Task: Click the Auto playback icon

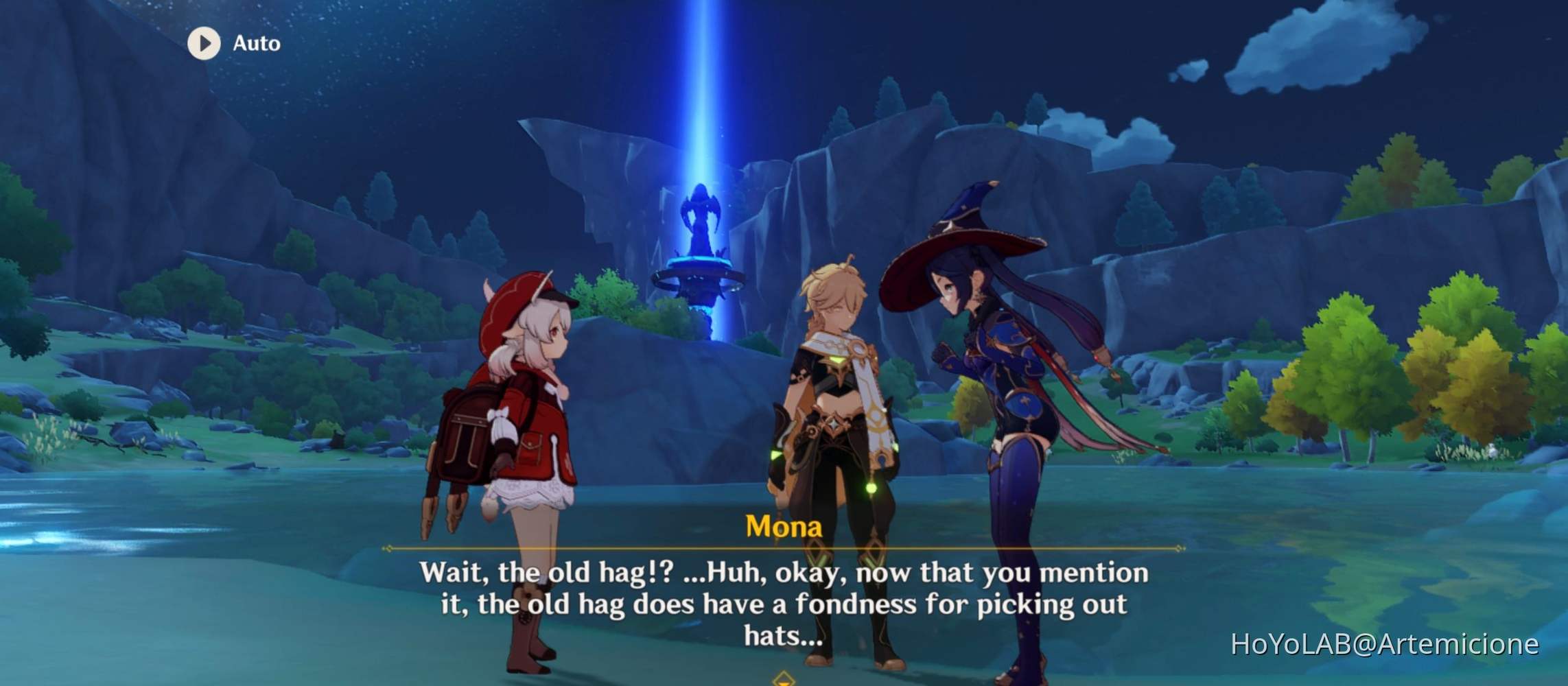Action: click(202, 44)
